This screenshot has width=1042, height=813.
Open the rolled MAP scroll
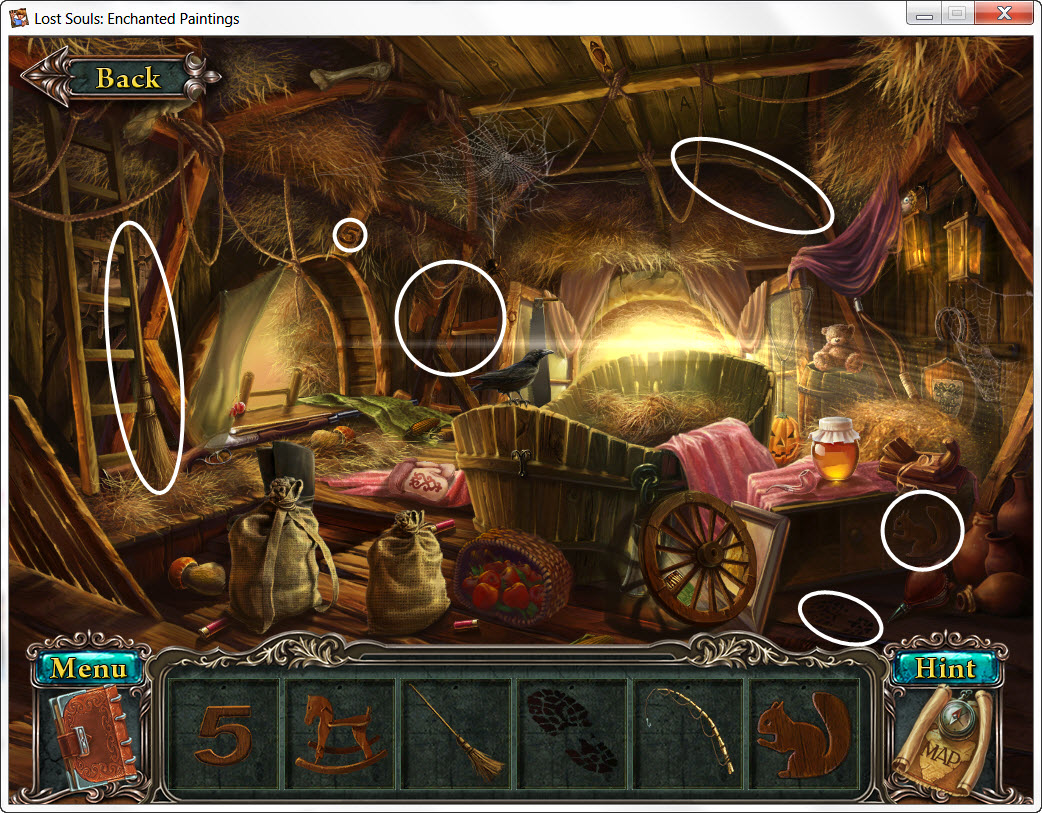tap(945, 740)
